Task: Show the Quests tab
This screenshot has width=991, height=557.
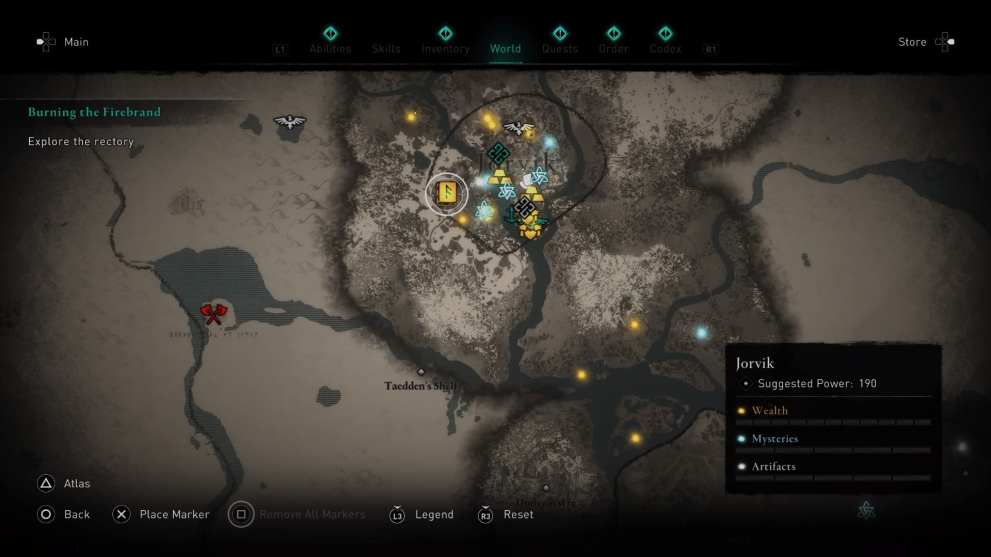Action: [x=559, y=48]
